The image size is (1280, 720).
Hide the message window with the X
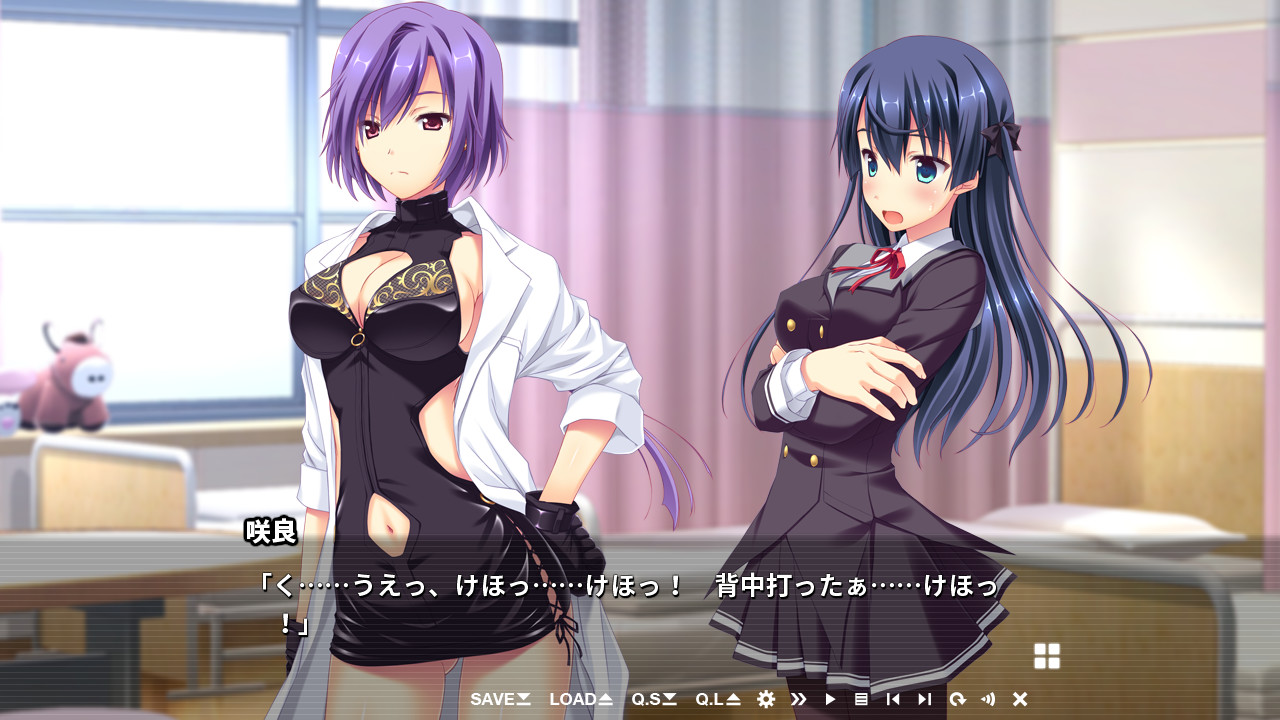(1020, 699)
